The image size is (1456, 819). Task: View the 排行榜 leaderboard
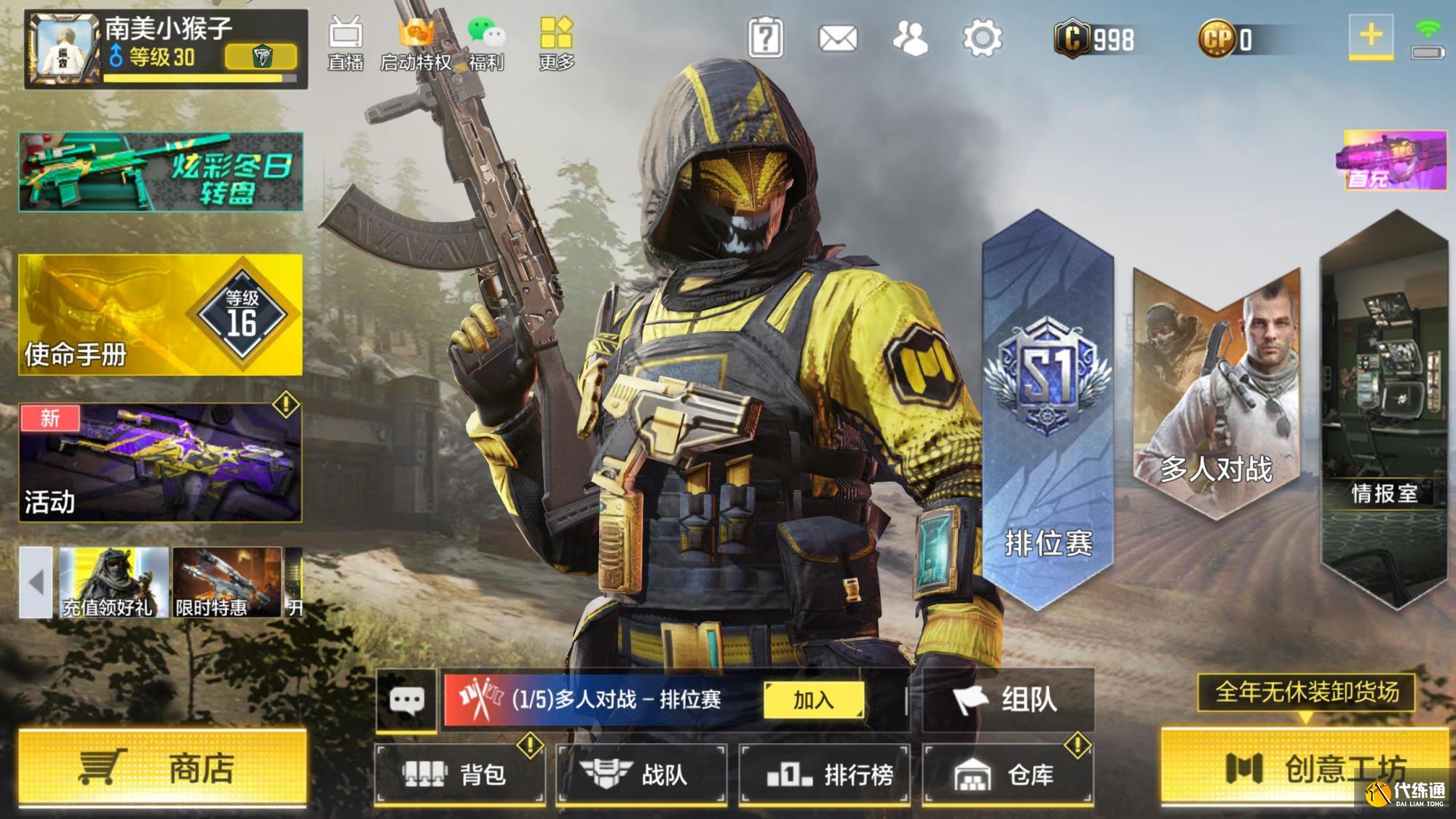(824, 774)
